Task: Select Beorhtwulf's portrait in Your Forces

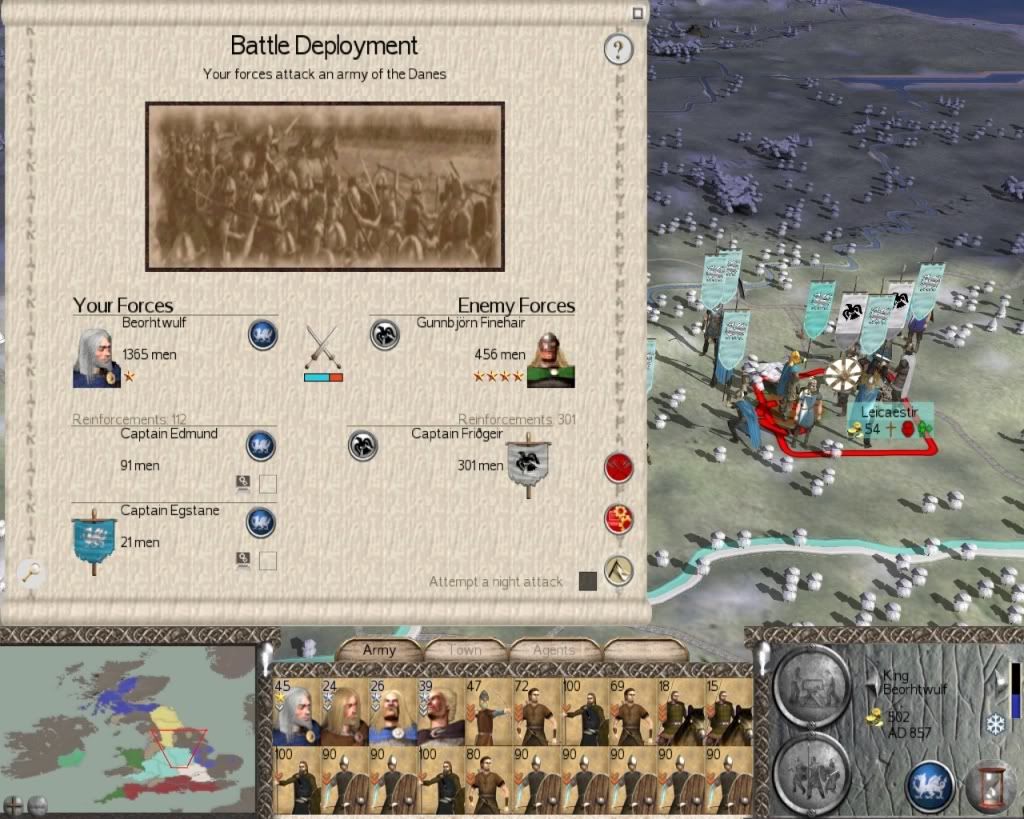Action: click(x=96, y=358)
